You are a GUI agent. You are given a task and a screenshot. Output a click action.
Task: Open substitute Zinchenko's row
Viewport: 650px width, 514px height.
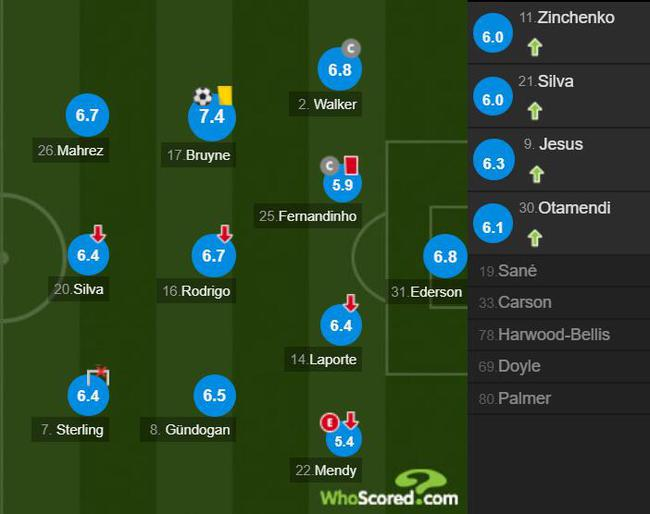(558, 32)
